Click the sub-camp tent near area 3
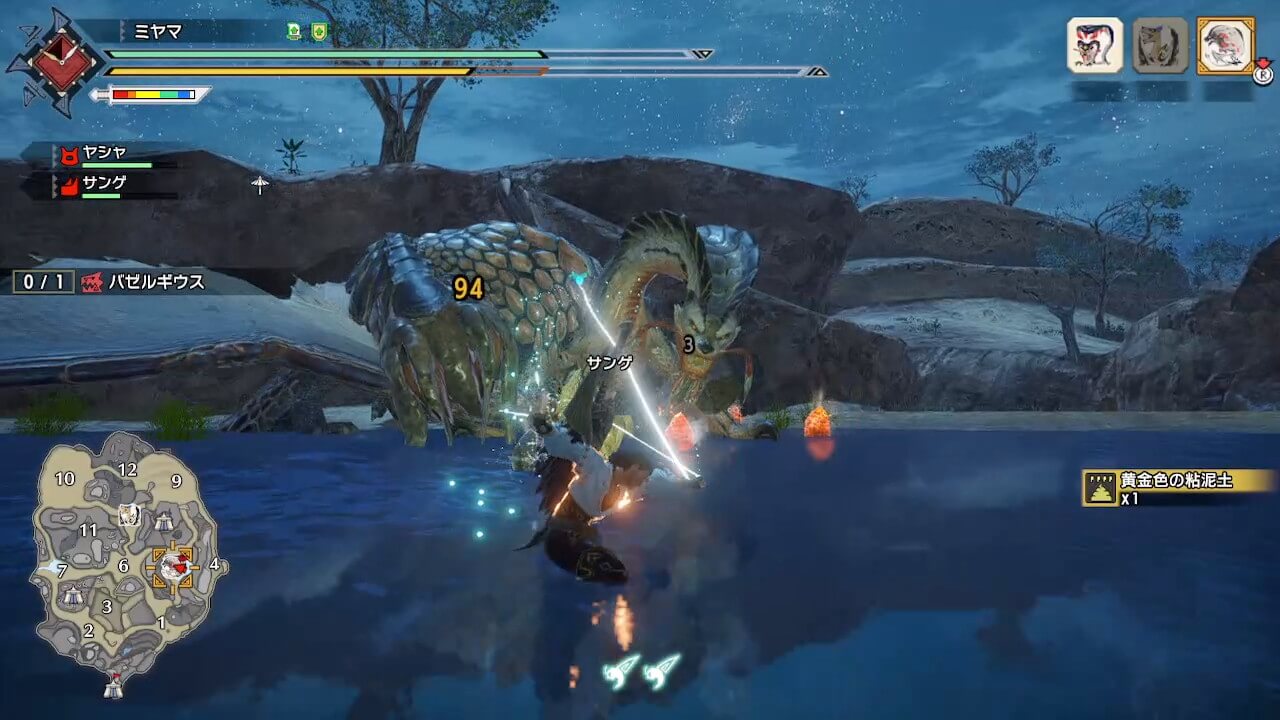The height and width of the screenshot is (720, 1280). (73, 596)
